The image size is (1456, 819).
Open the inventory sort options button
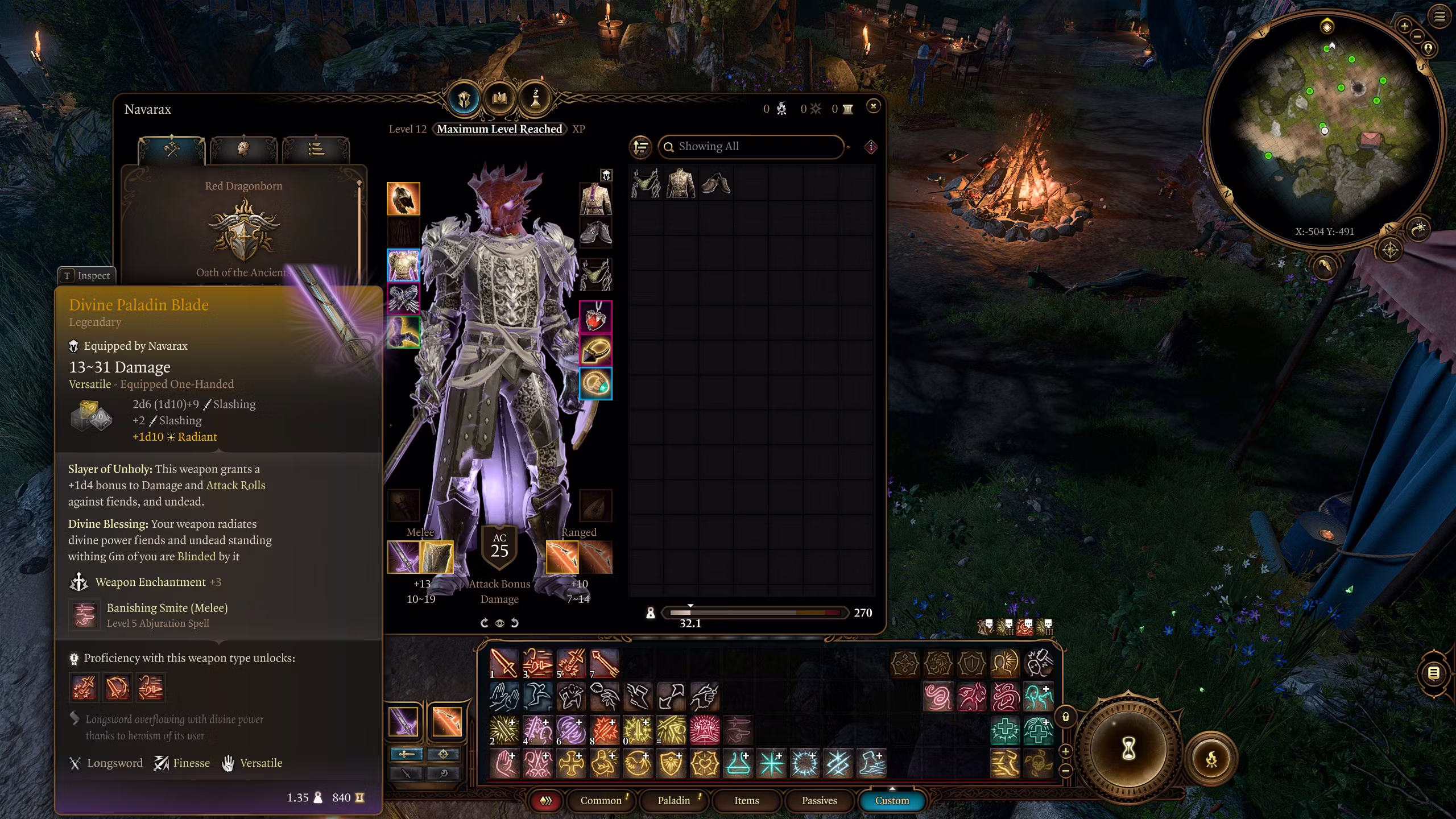[x=641, y=147]
